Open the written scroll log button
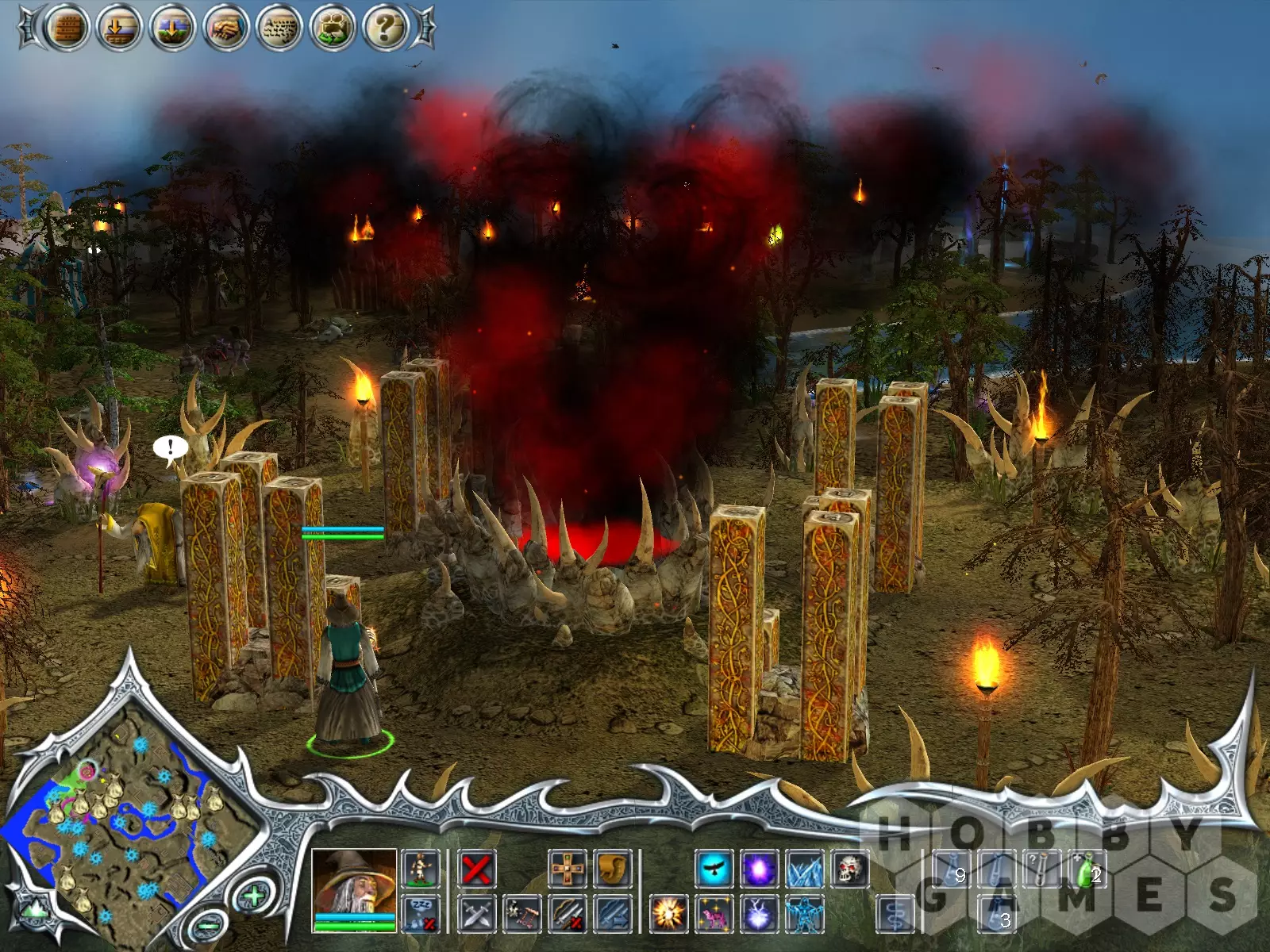1270x952 pixels. pos(279,29)
